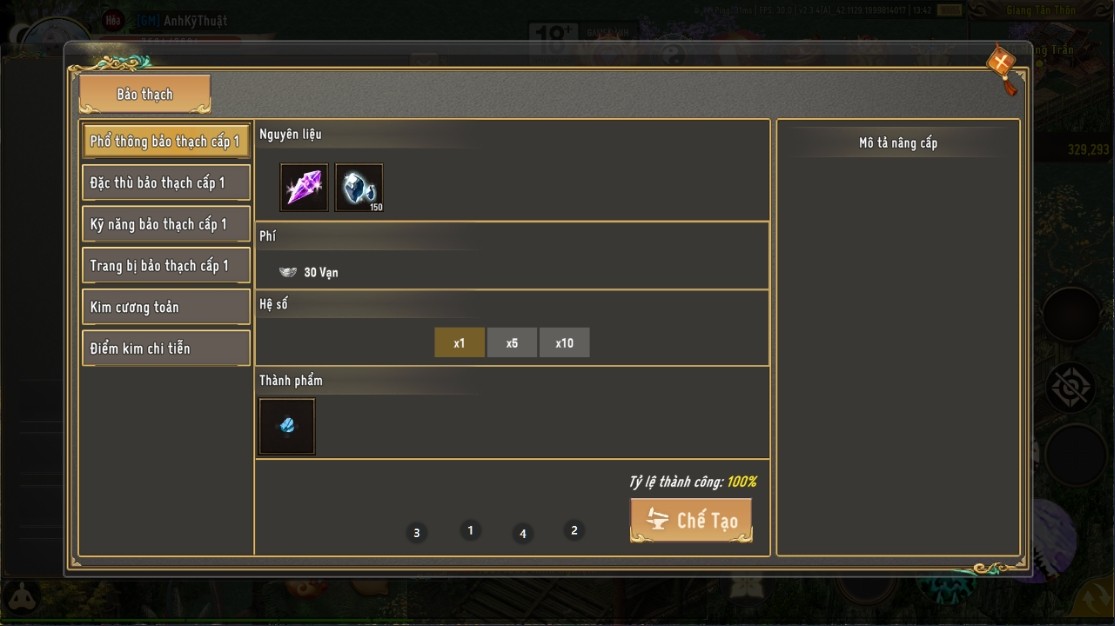Inspect the blue gem product slot
The height and width of the screenshot is (626, 1115).
287,427
